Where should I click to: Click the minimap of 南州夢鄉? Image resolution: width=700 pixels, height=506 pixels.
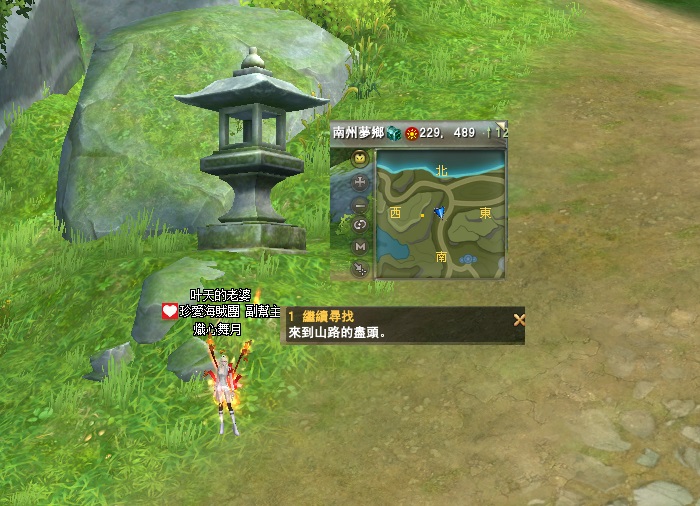441,214
